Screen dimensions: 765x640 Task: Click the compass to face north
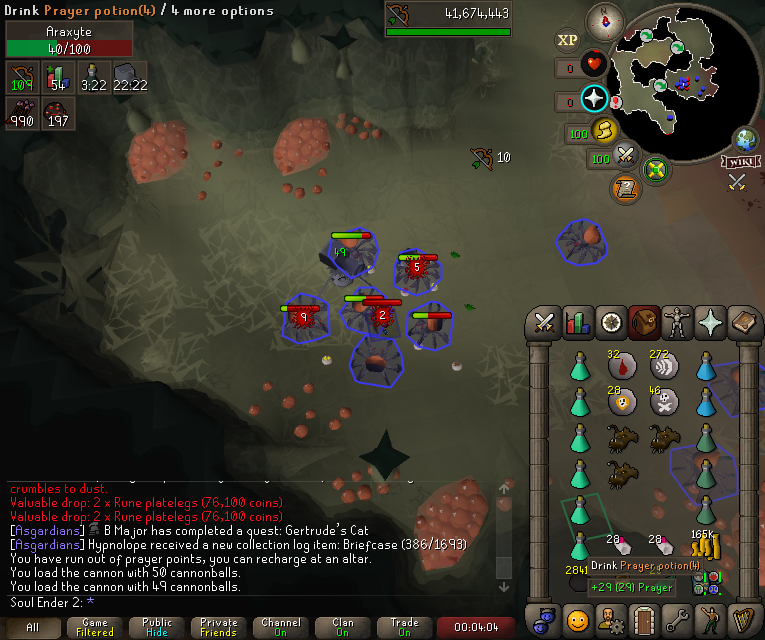(605, 18)
